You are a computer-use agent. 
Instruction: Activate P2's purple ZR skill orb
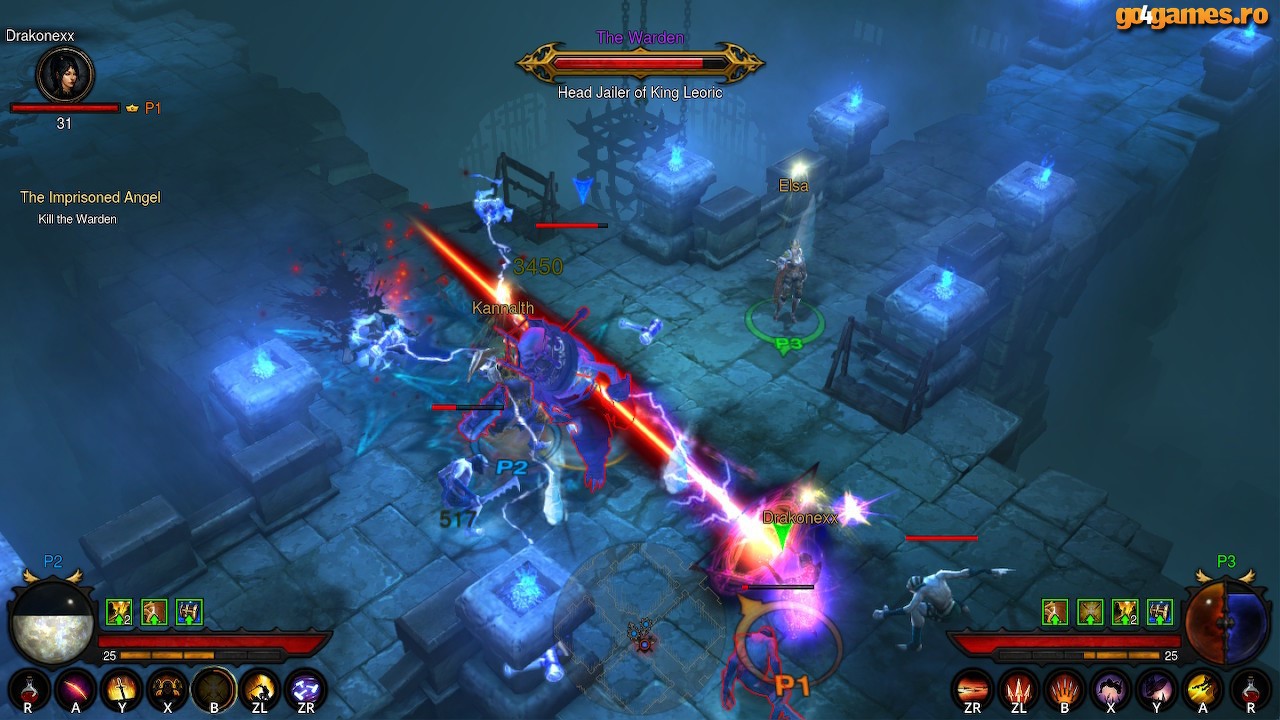pyautogui.click(x=305, y=690)
